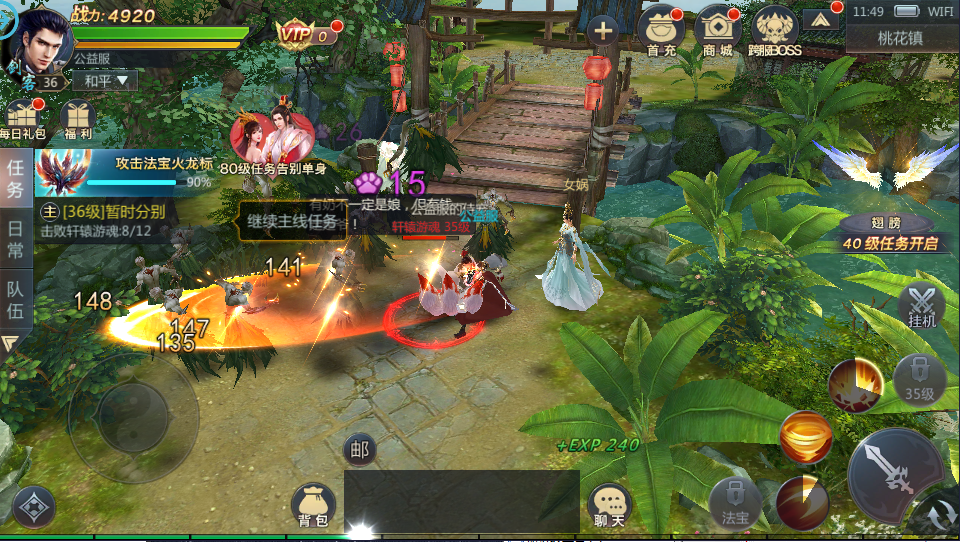Open the 桃花镇 map location label
The height and width of the screenshot is (542, 960).
point(901,38)
